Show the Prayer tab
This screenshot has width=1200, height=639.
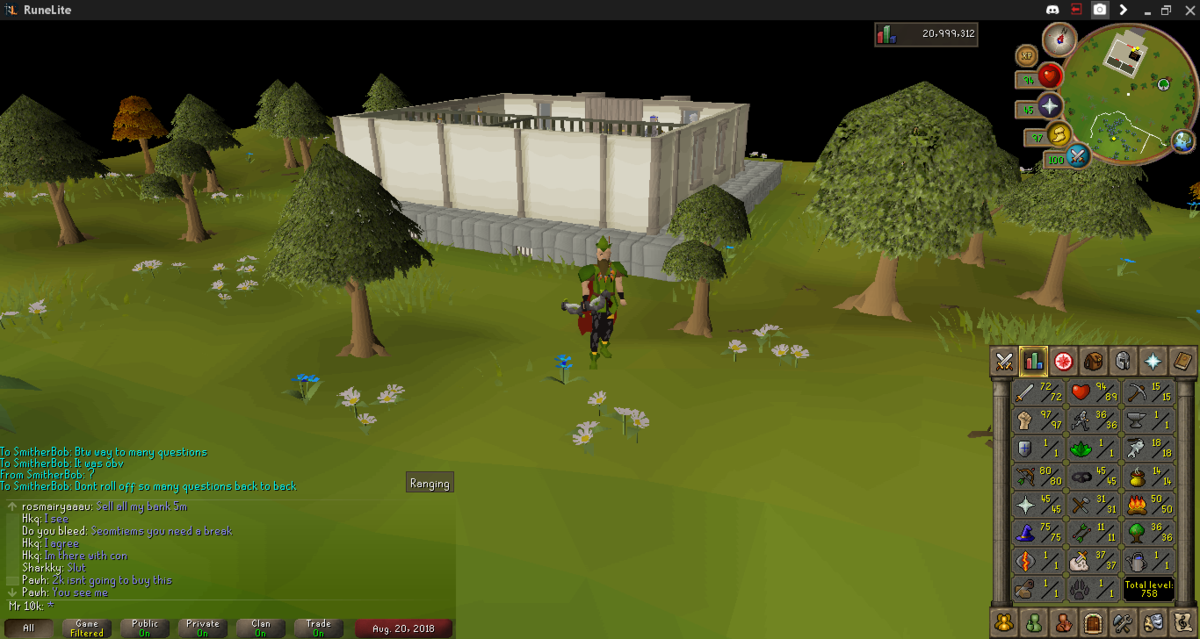[x=1153, y=362]
